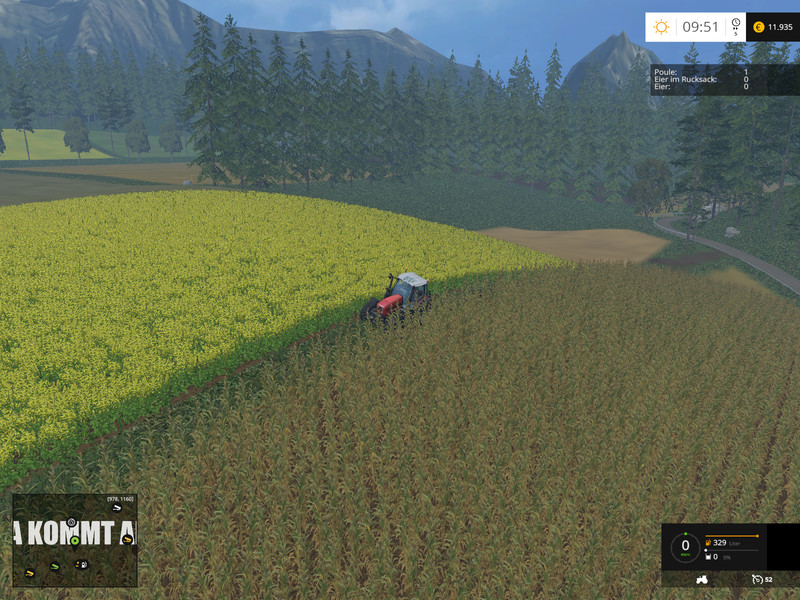Toggle the cruise control speed icon
The width and height of the screenshot is (800, 600).
point(755,579)
